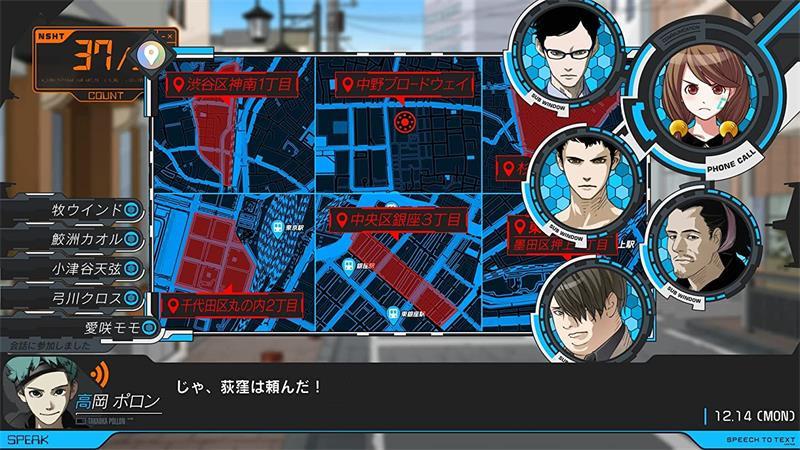
Task: Activate the SPEAK button
Action: pyautogui.click(x=24, y=438)
